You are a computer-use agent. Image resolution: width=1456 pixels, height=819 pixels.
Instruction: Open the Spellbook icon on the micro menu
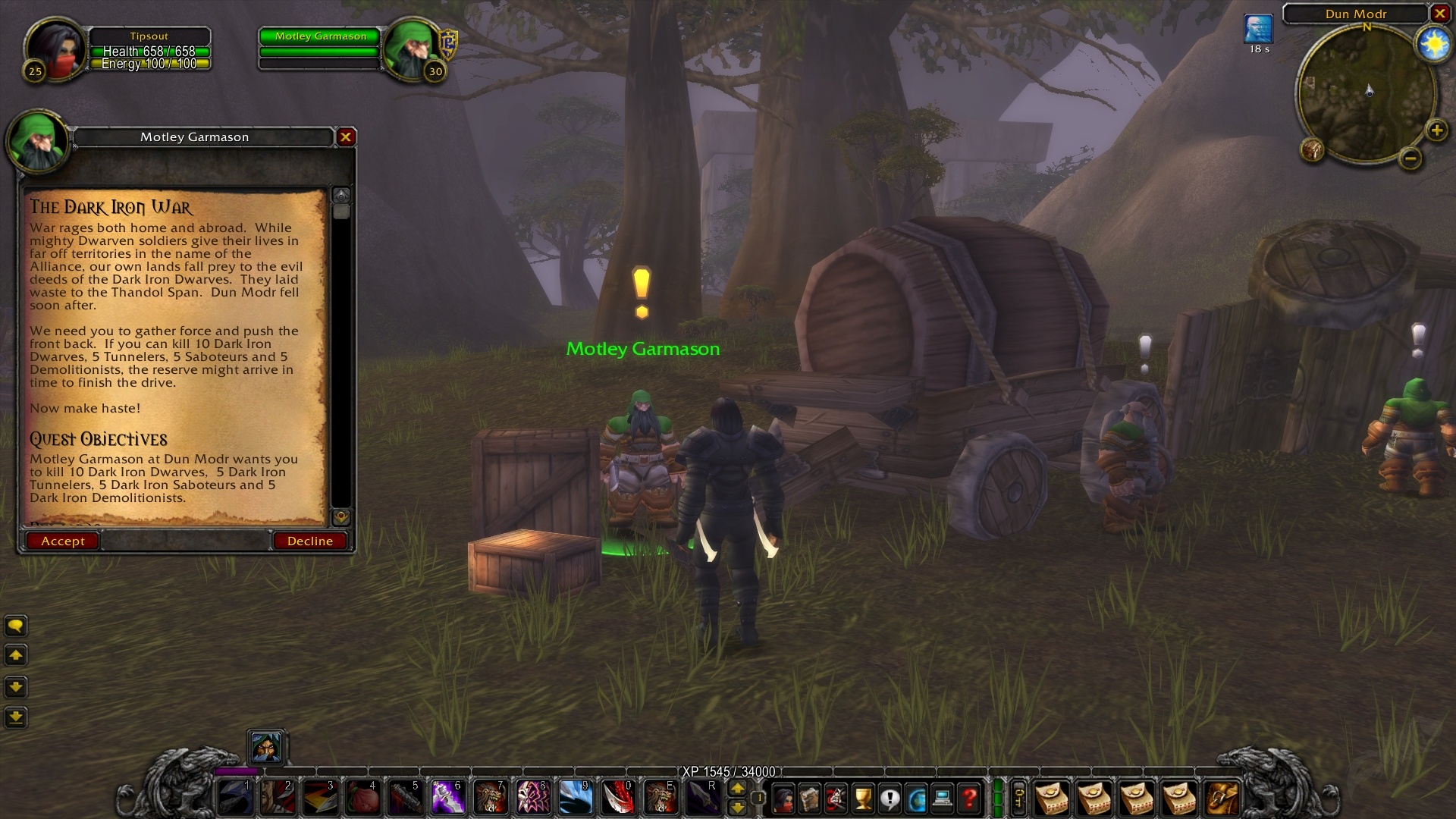coord(810,798)
